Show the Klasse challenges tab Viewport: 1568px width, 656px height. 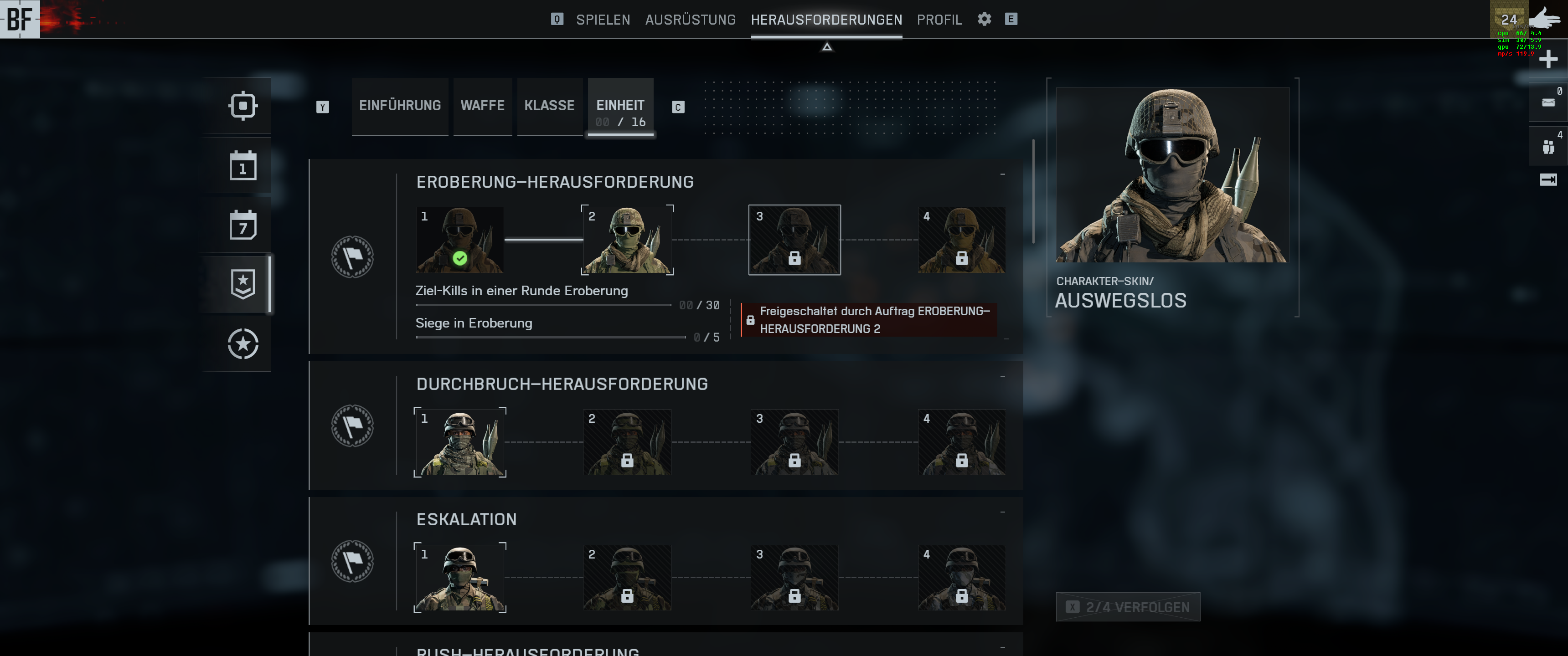click(x=549, y=106)
